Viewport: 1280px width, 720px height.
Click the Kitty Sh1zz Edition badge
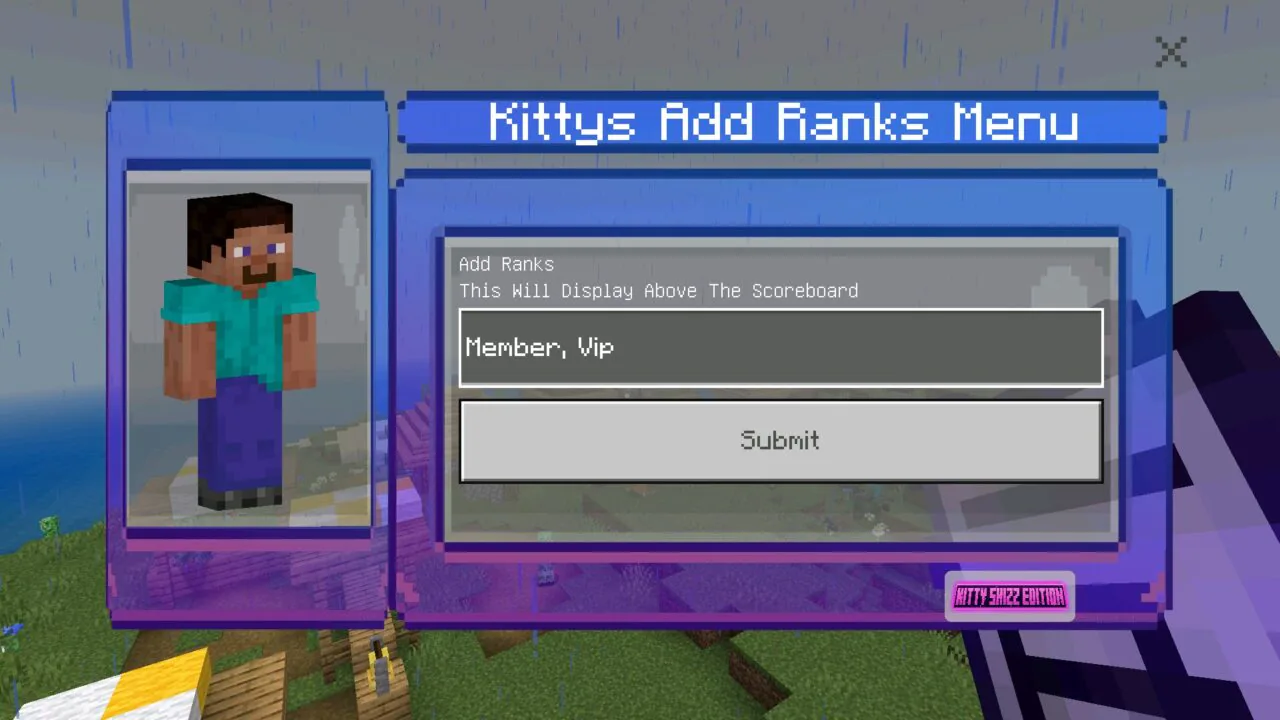1009,596
